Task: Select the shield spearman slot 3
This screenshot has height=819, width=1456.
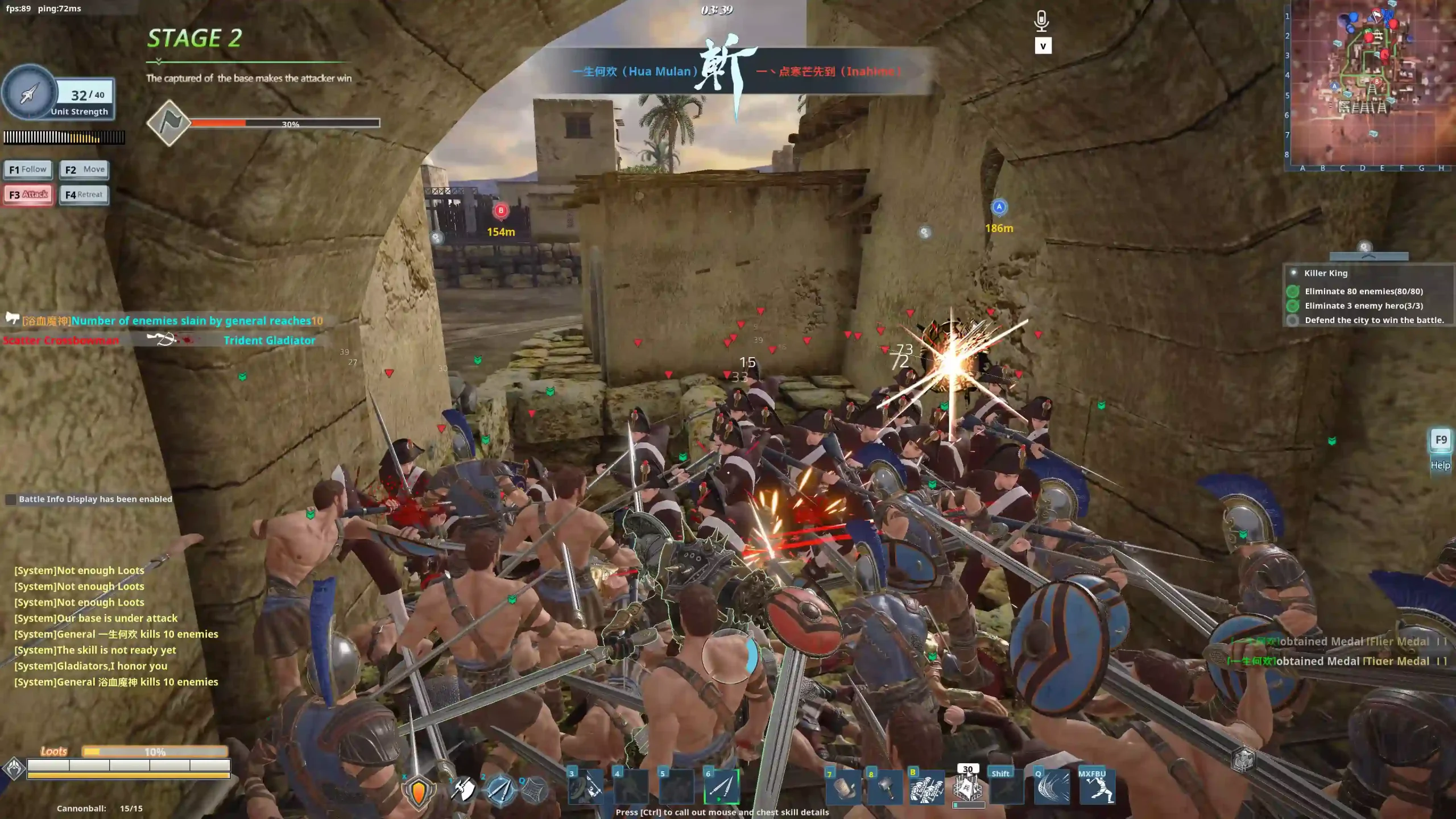Action: (x=586, y=787)
